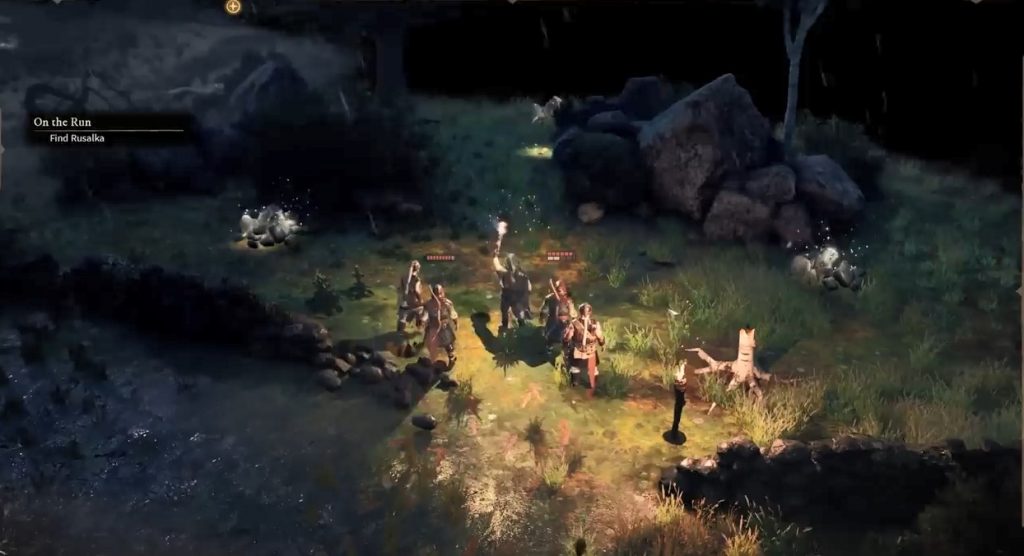The height and width of the screenshot is (556, 1024).
Task: Click the golden compass marker icon
Action: pos(233,7)
